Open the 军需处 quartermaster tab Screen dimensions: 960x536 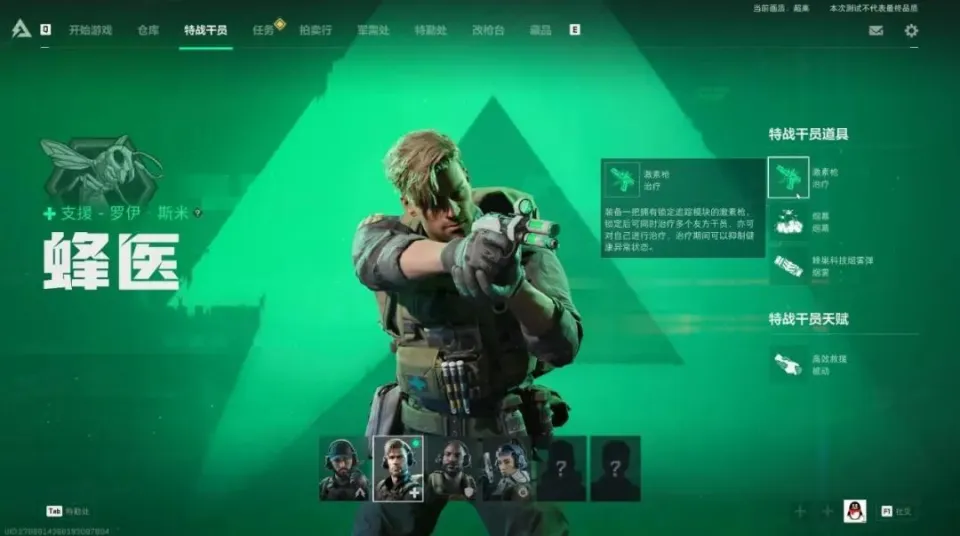[373, 30]
